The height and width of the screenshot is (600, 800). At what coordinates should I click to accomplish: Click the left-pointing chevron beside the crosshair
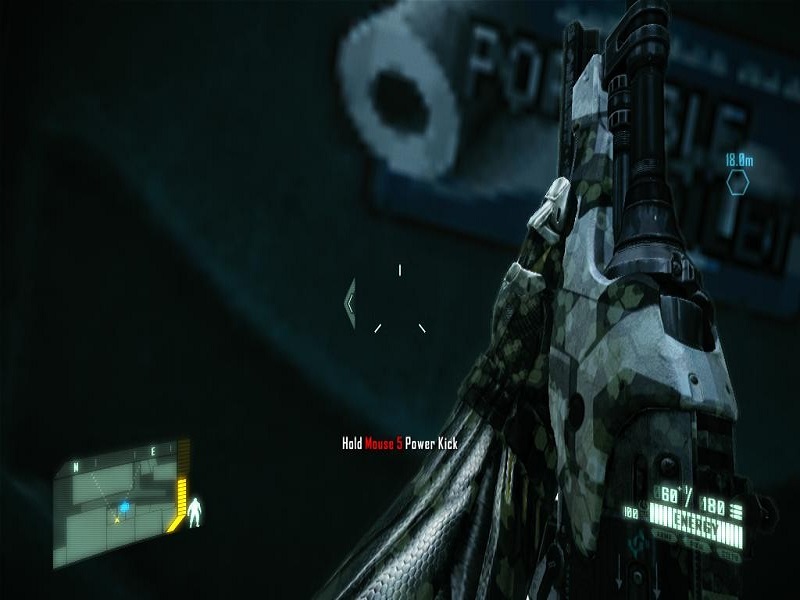(x=350, y=303)
